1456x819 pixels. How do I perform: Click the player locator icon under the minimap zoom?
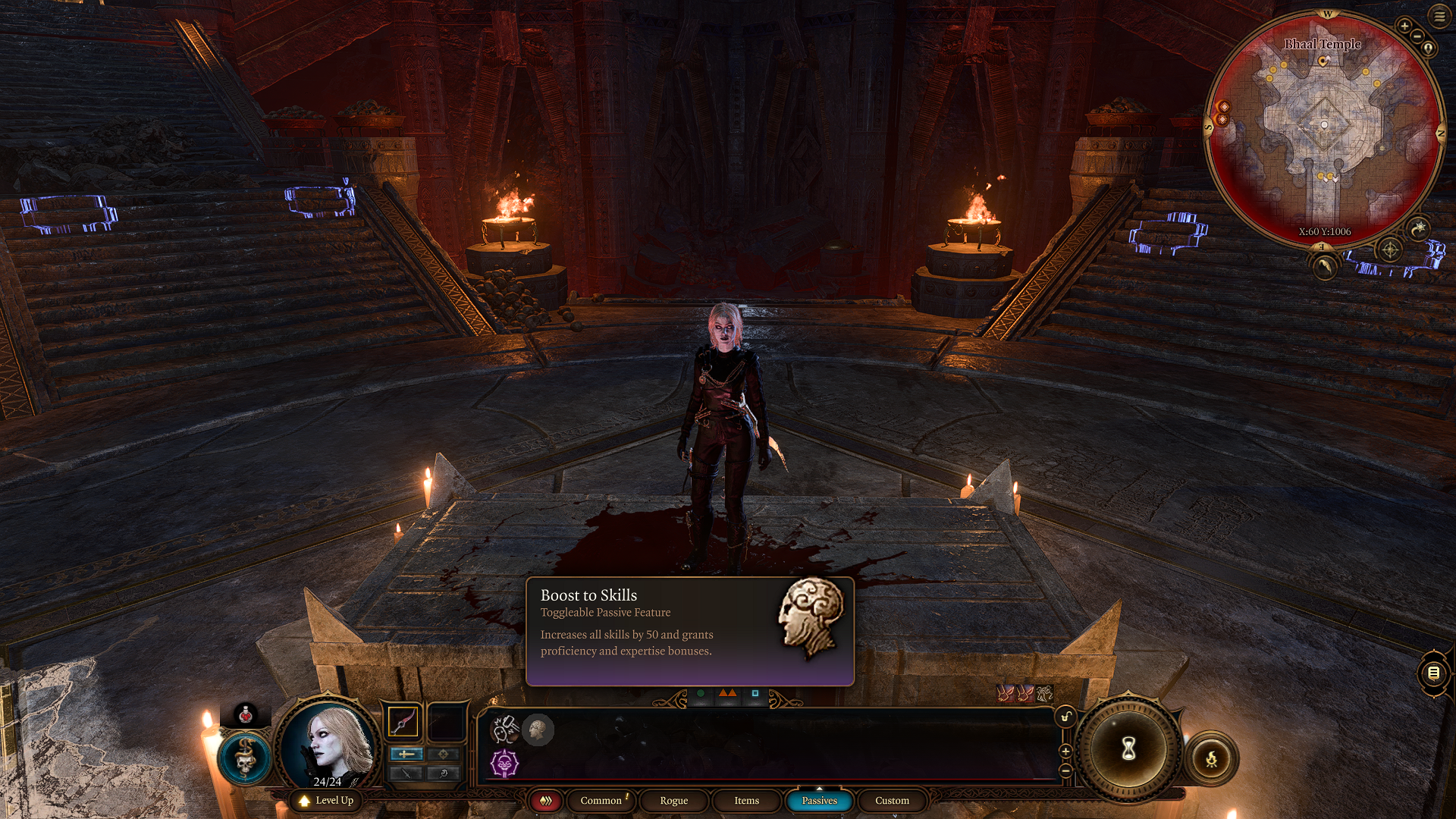click(x=1428, y=48)
